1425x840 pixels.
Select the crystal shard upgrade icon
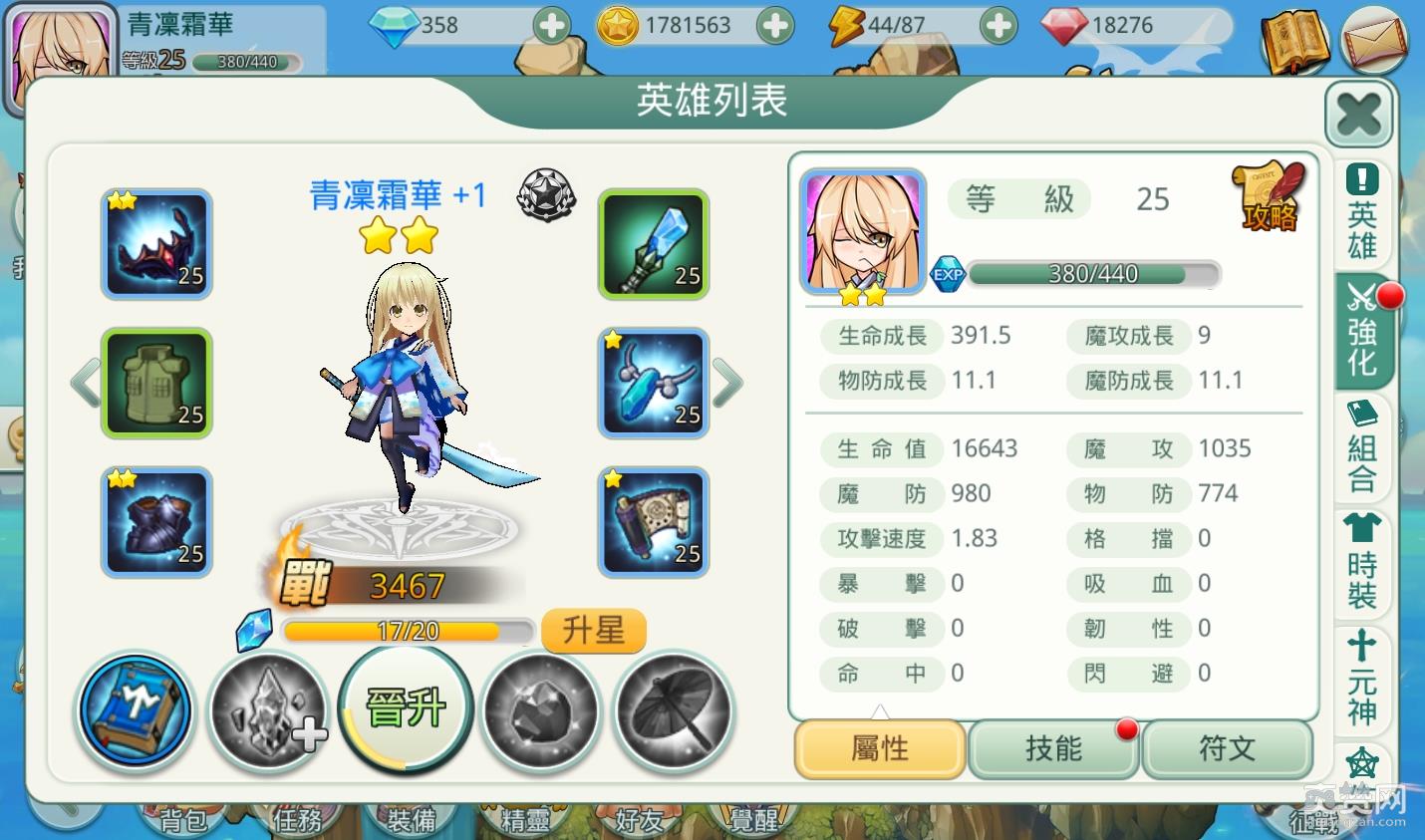(267, 712)
